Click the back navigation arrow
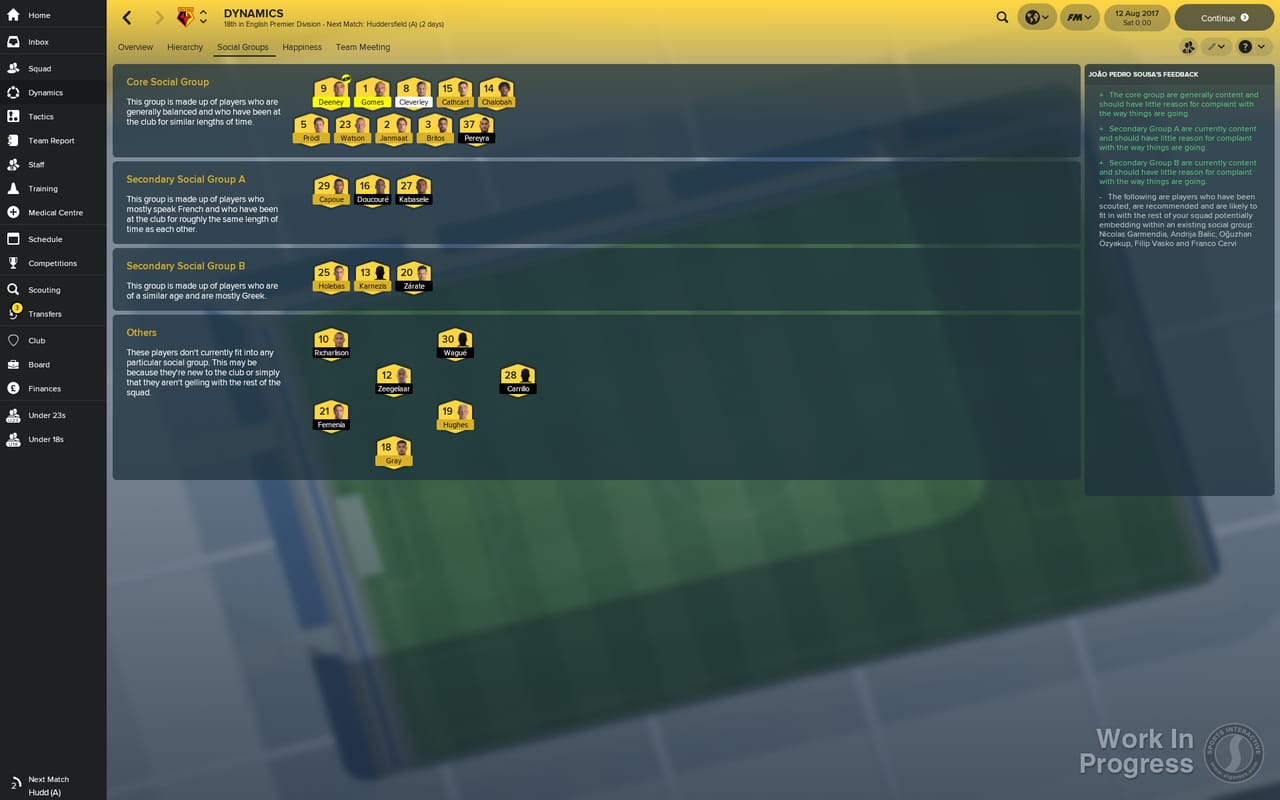This screenshot has width=1280, height=800. (126, 17)
